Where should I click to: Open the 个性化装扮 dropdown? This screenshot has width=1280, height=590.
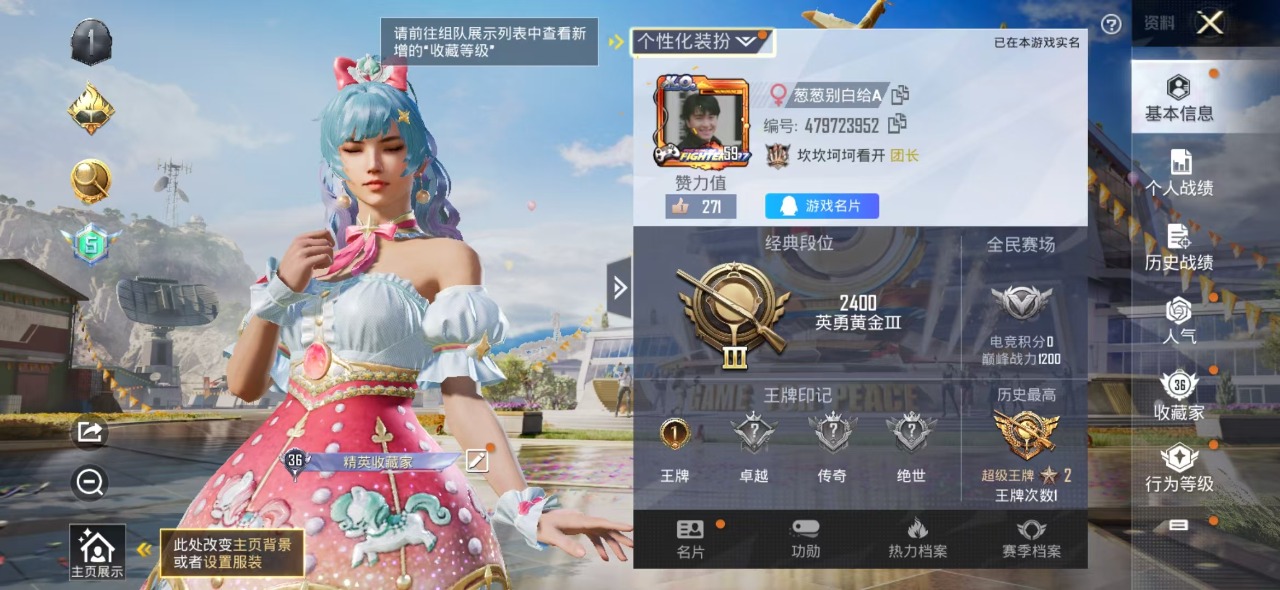tap(699, 41)
